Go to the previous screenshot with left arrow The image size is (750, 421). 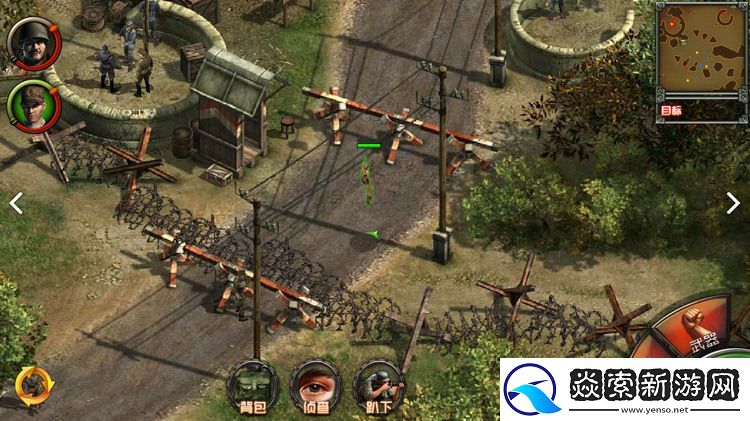(16, 202)
